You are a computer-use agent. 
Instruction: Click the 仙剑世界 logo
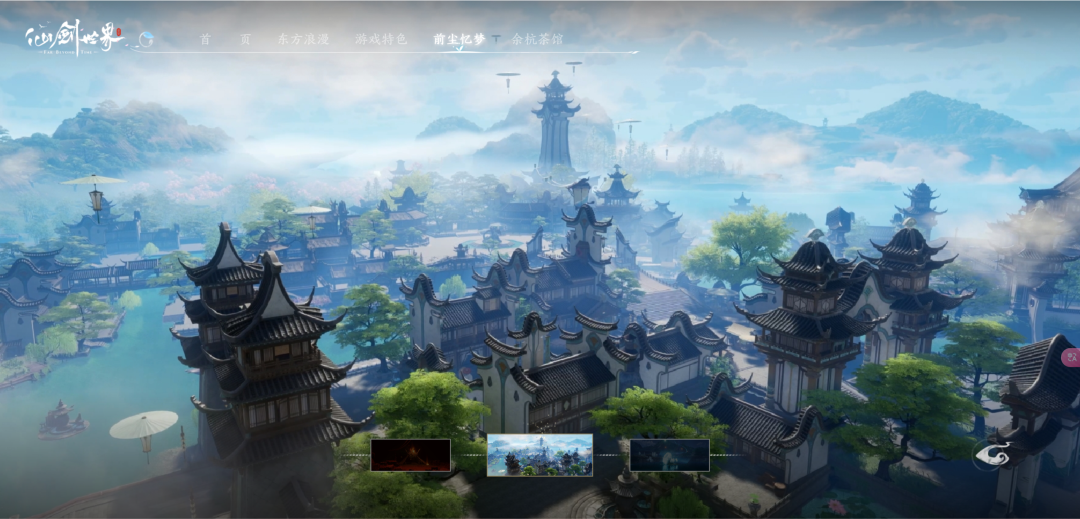click(x=72, y=38)
